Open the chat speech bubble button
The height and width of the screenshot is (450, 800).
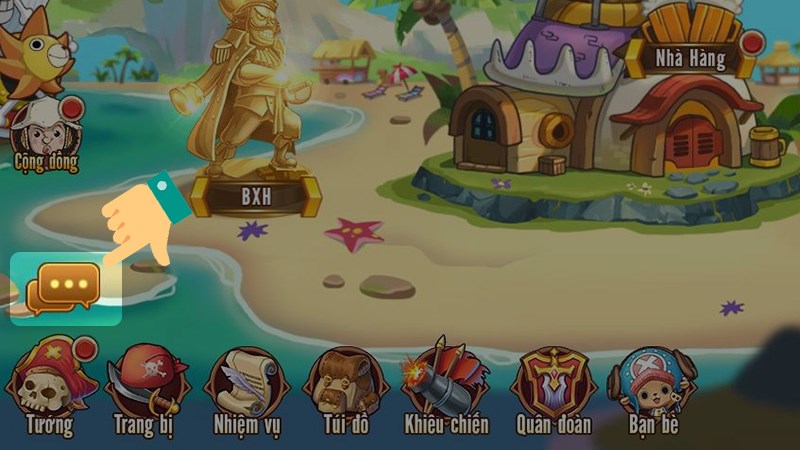[x=65, y=287]
